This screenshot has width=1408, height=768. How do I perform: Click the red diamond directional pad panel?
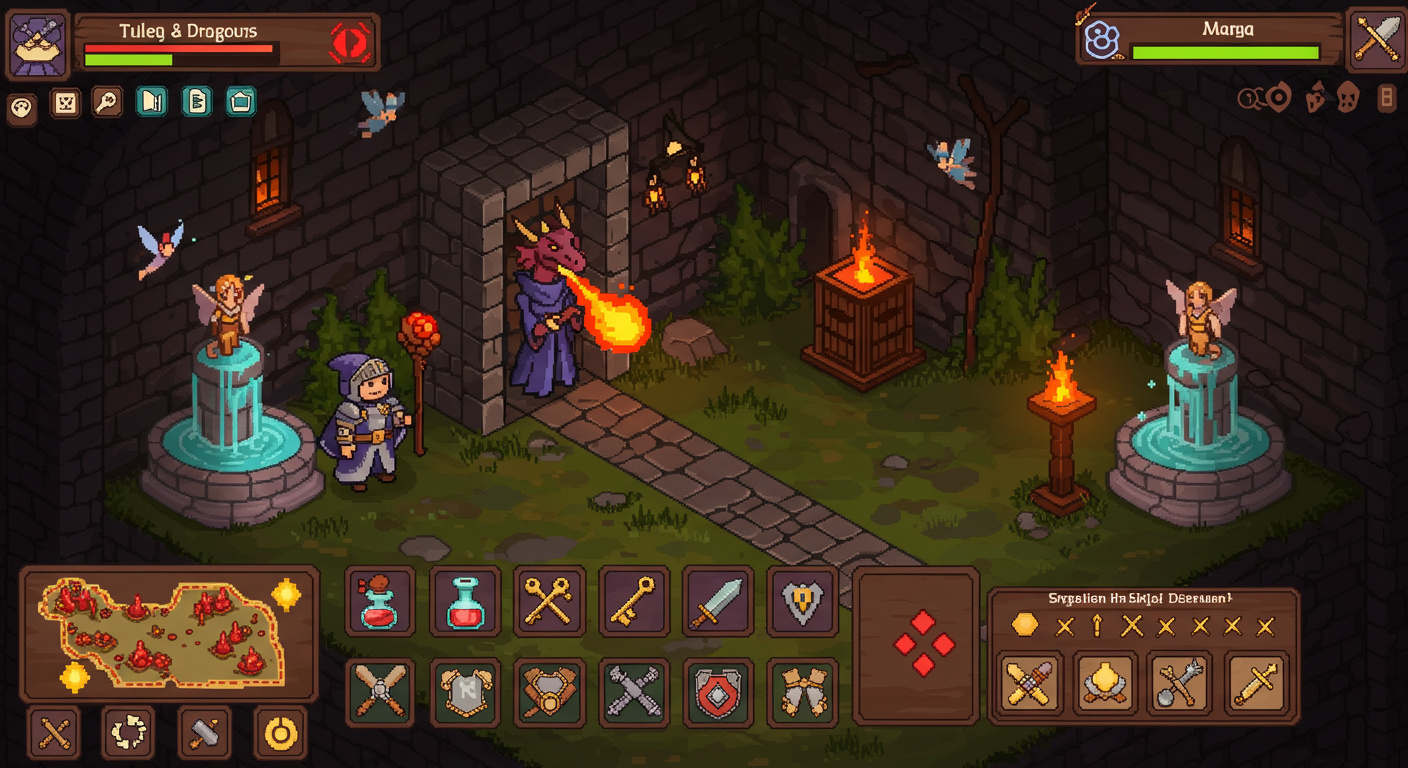coord(916,645)
